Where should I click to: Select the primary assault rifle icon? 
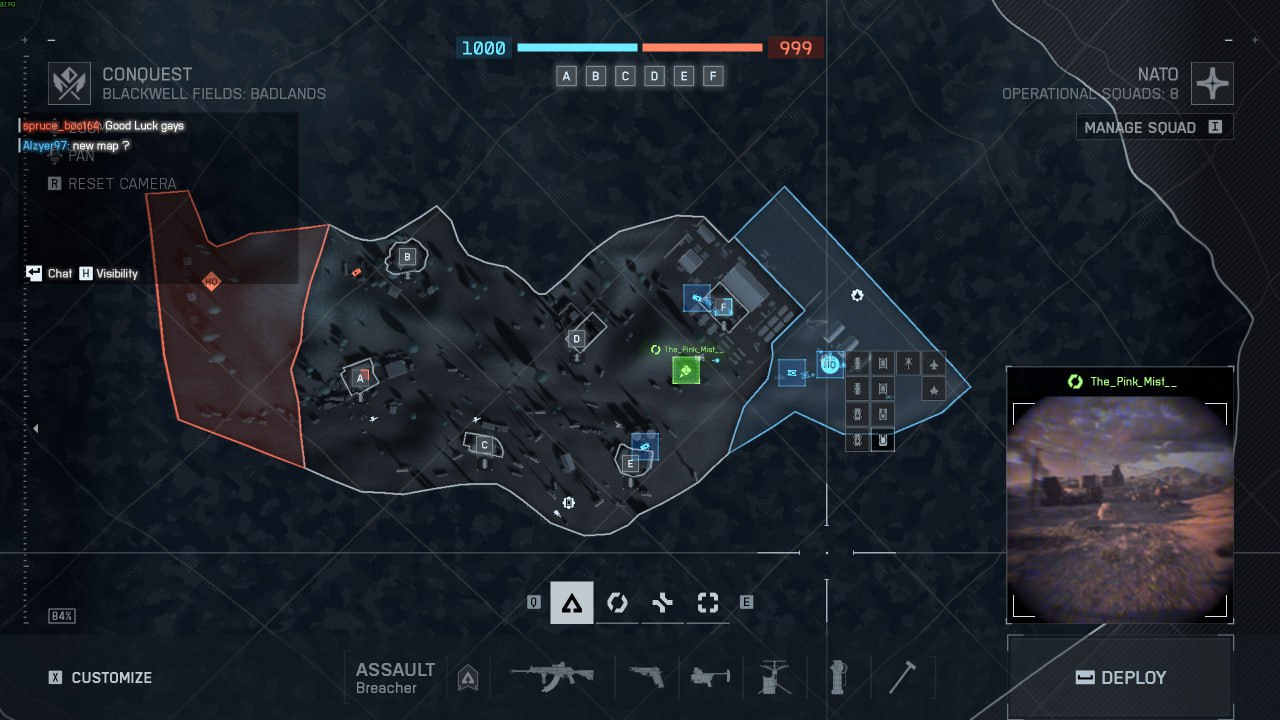pos(551,677)
